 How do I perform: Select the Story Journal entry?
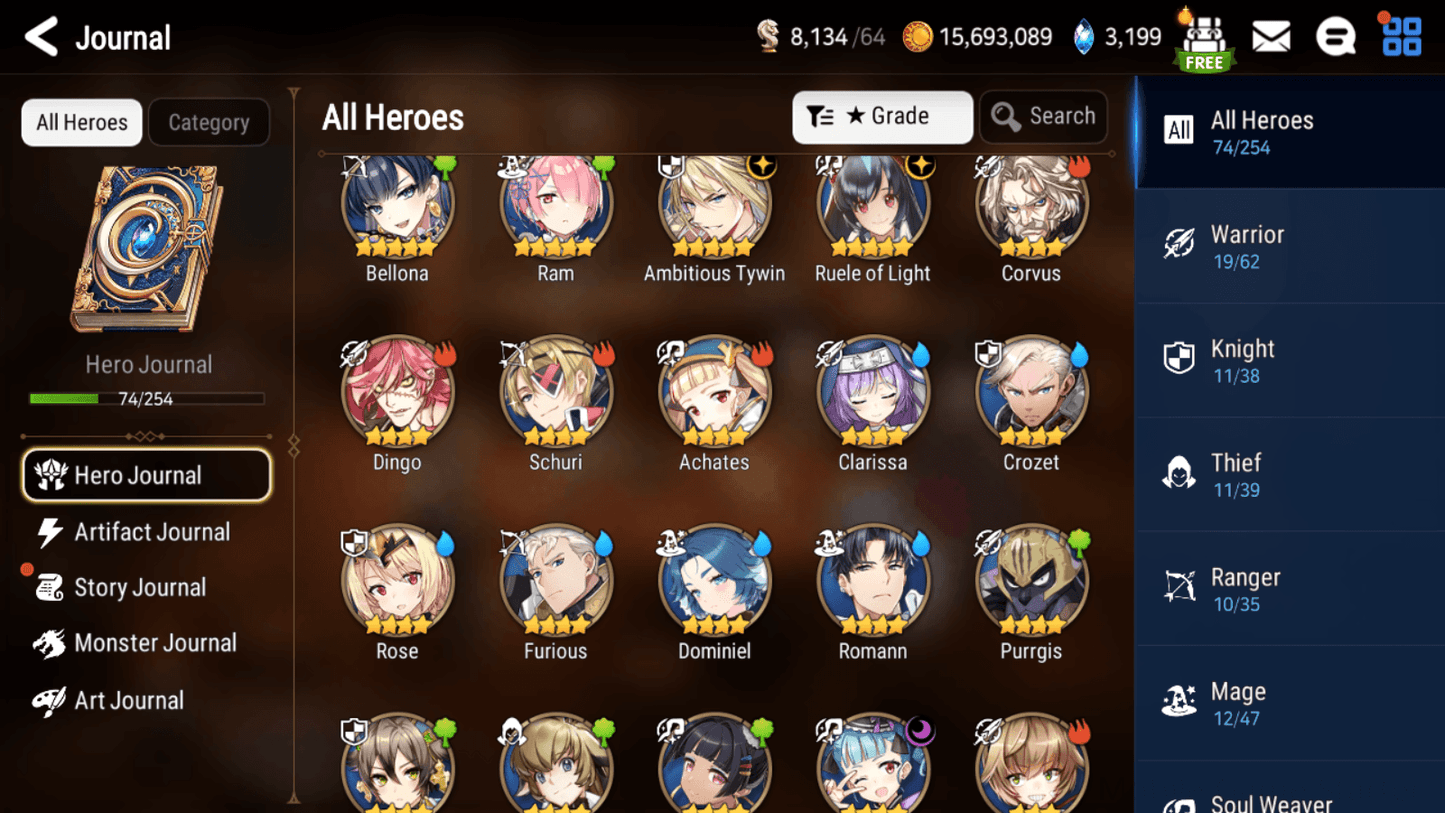coord(140,587)
